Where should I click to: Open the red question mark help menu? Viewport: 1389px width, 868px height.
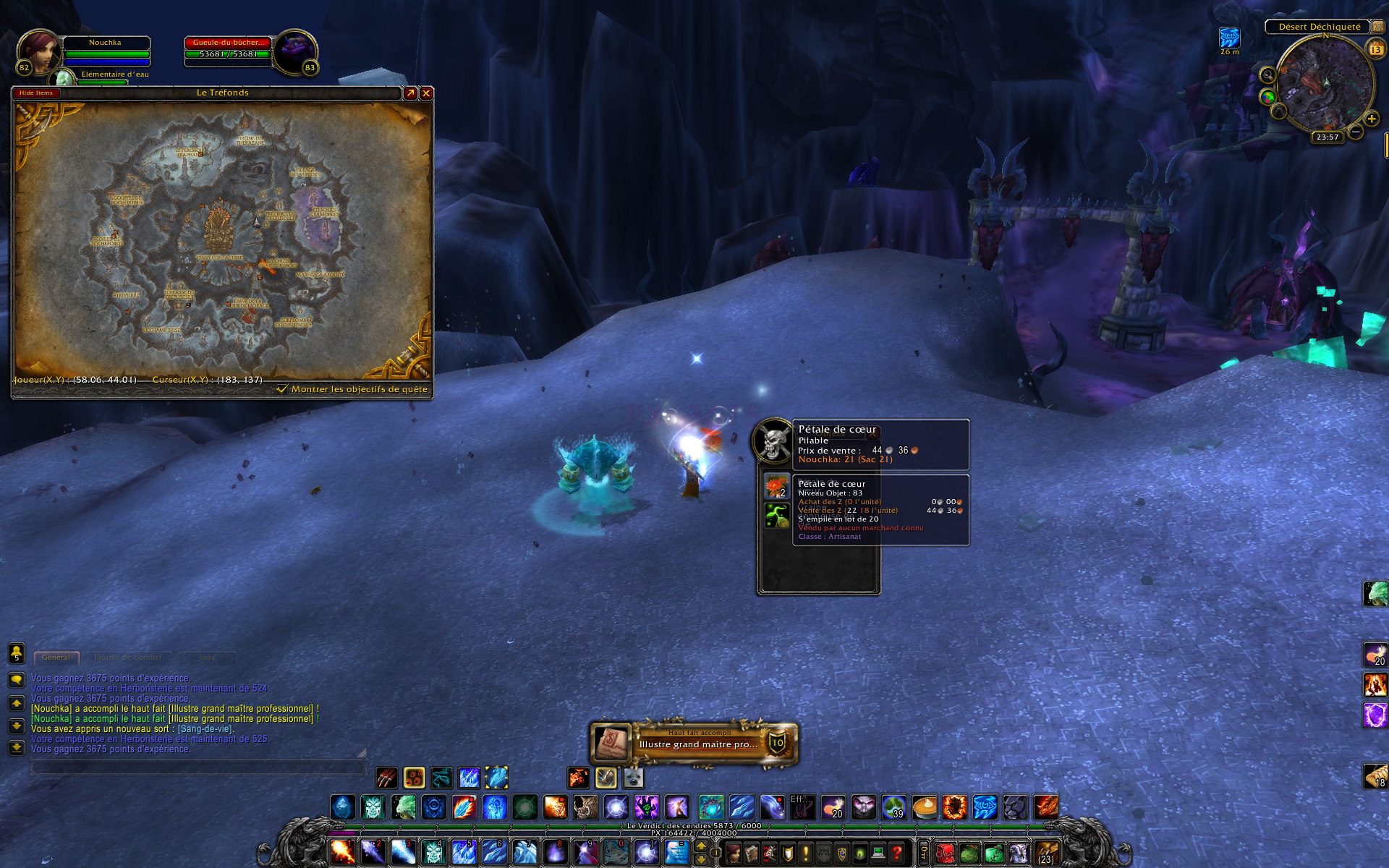pos(896,854)
